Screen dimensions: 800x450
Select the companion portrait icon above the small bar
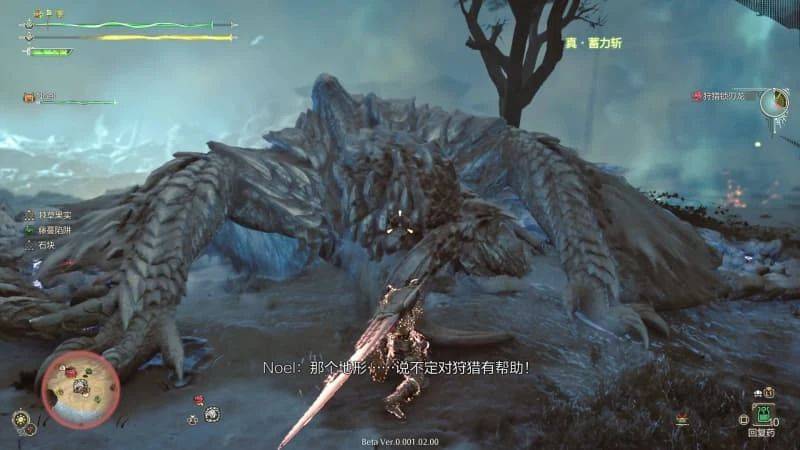coord(30,97)
